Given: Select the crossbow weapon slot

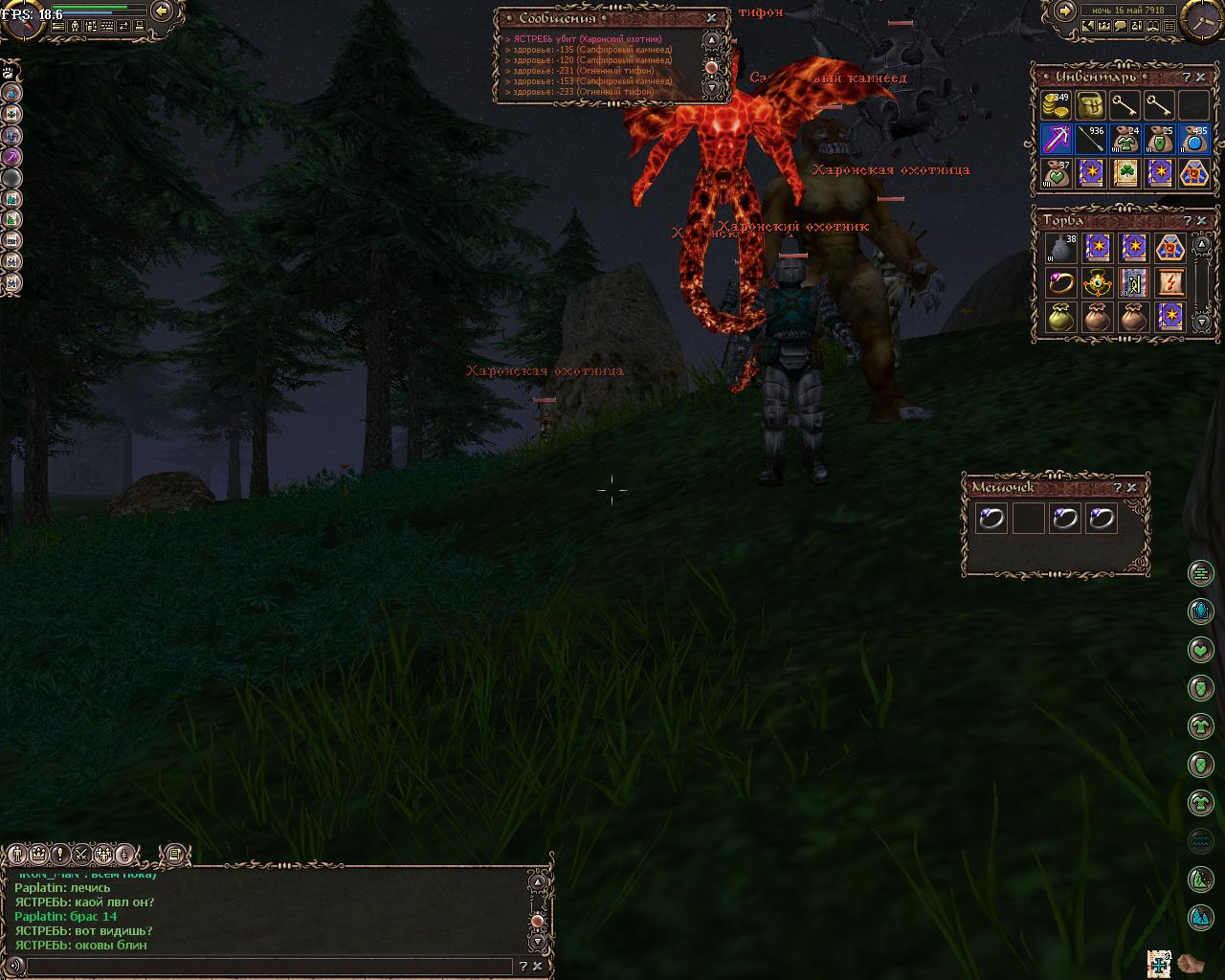Looking at the screenshot, I should (1056, 140).
